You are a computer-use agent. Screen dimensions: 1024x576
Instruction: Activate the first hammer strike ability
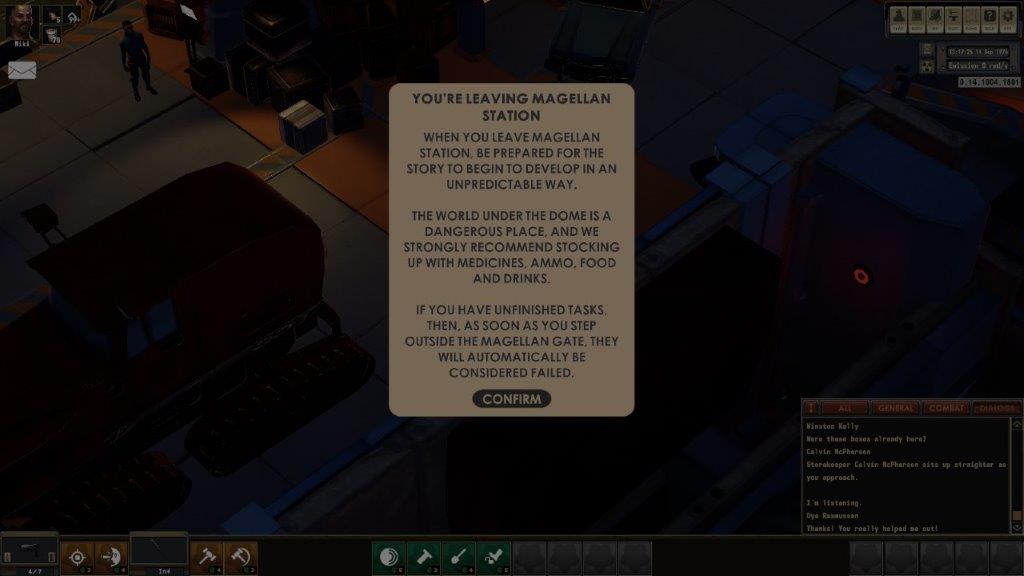coord(207,557)
